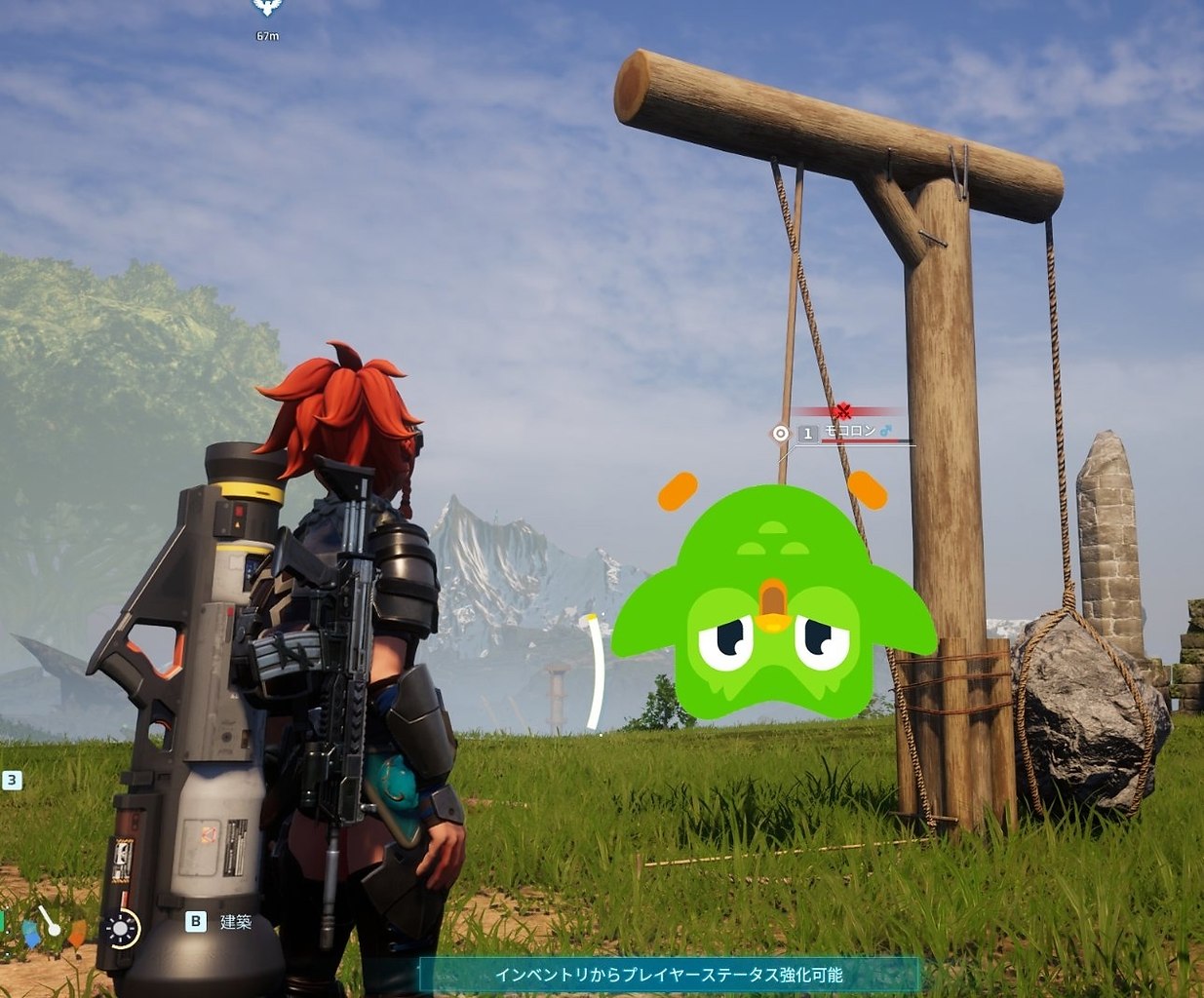
Task: Select the 建築 build menu label
Action: pyautogui.click(x=236, y=921)
